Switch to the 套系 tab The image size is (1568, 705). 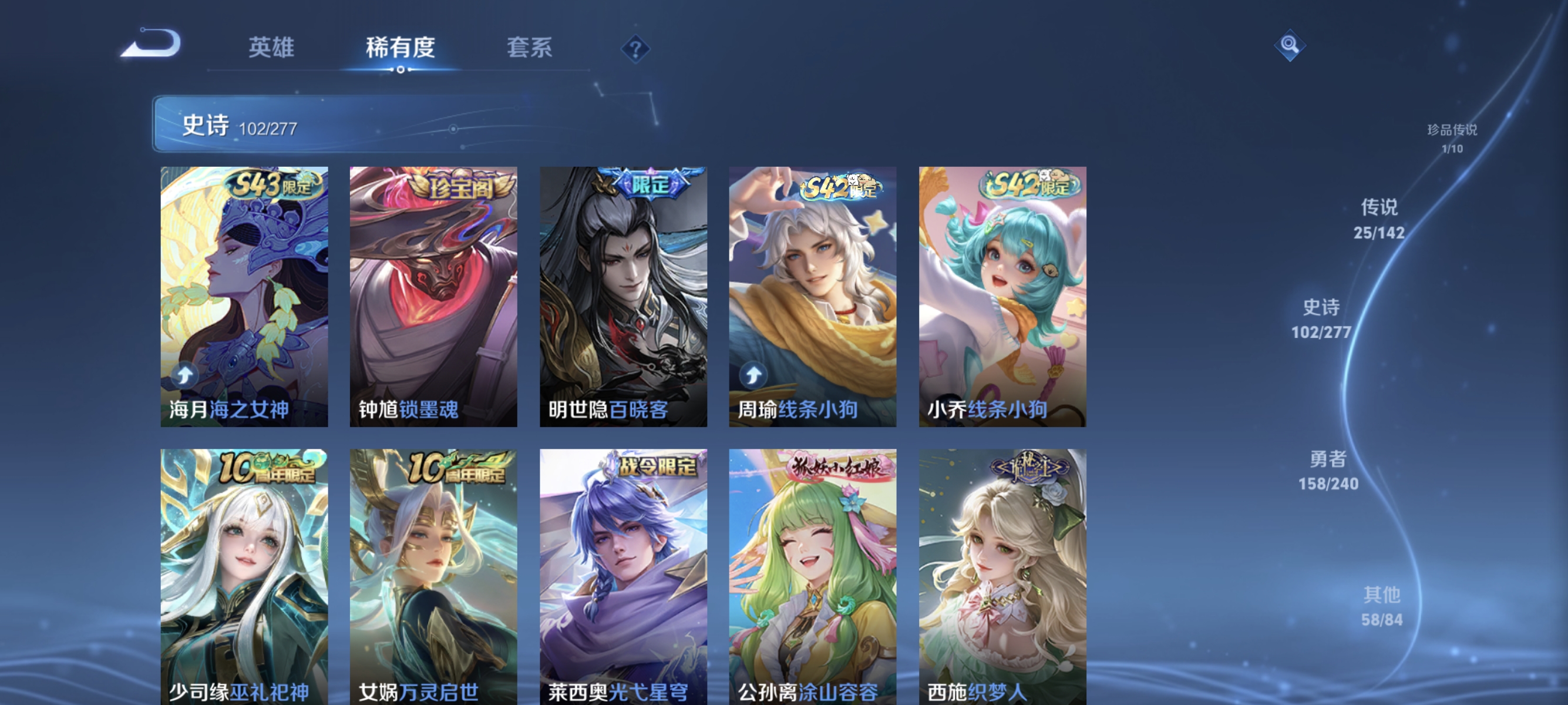(529, 48)
